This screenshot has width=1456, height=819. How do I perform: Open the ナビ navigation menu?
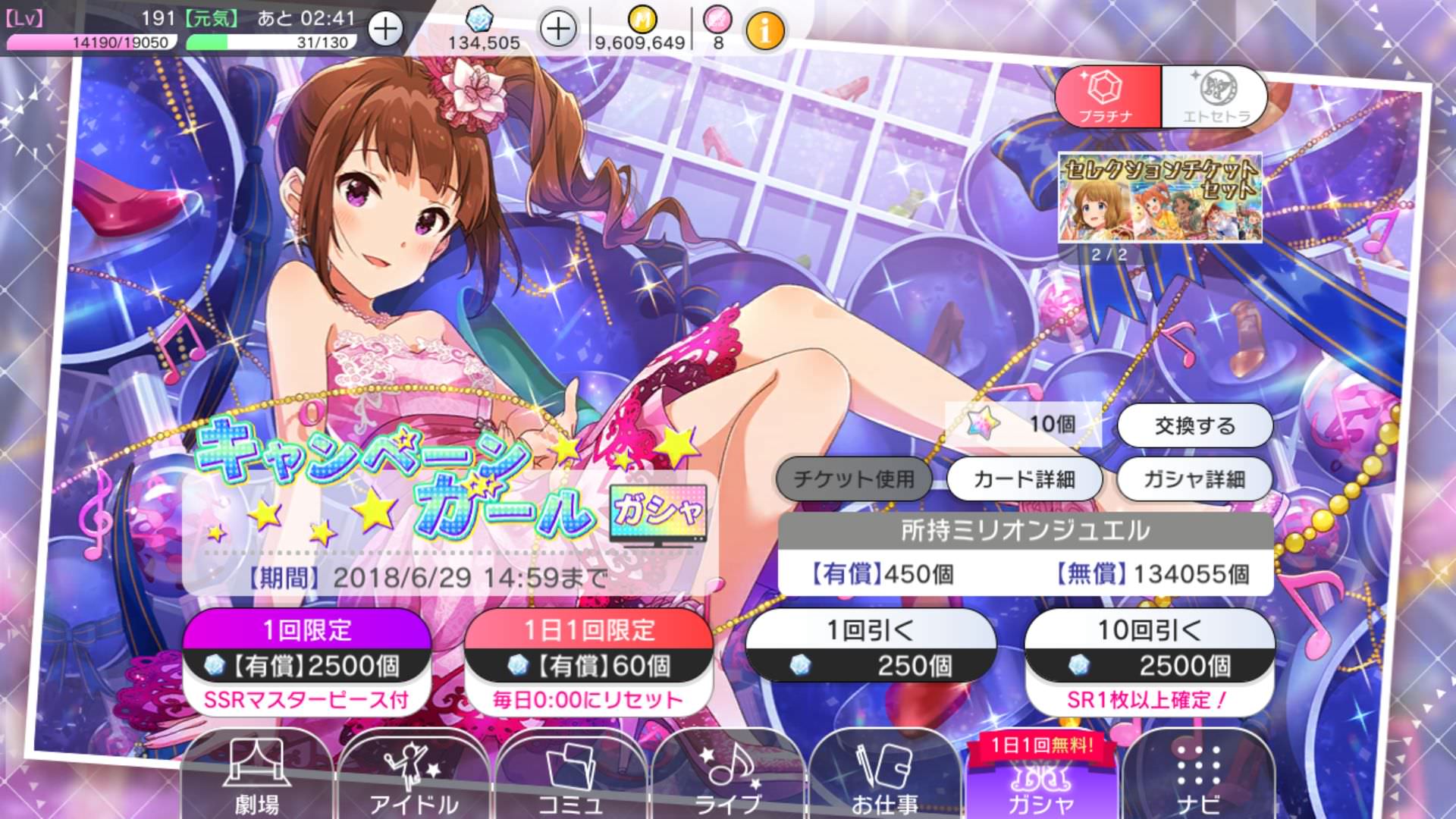point(1198,777)
